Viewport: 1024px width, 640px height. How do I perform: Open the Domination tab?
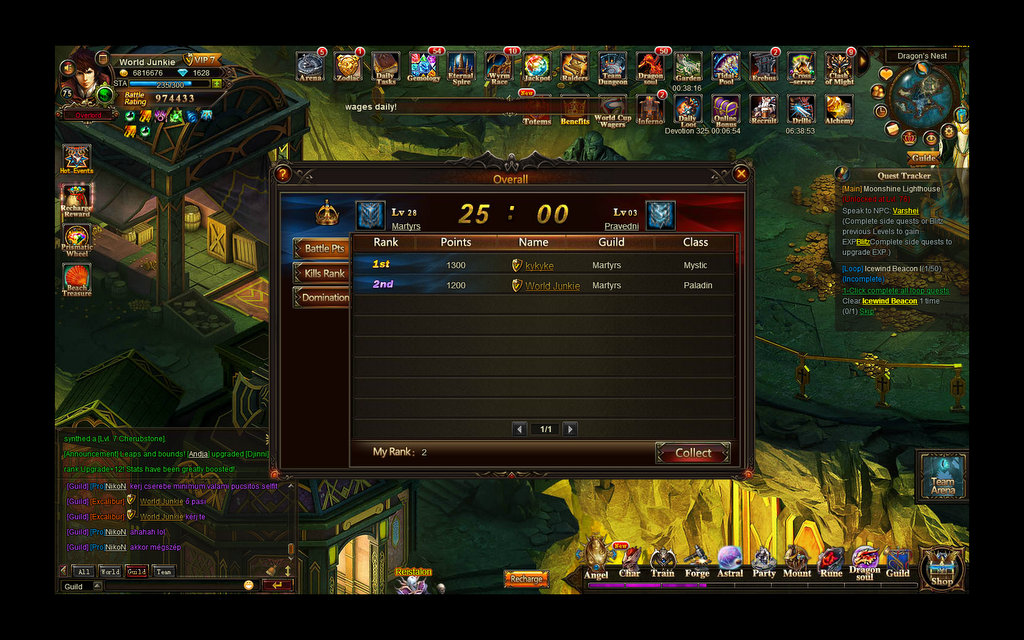[323, 298]
